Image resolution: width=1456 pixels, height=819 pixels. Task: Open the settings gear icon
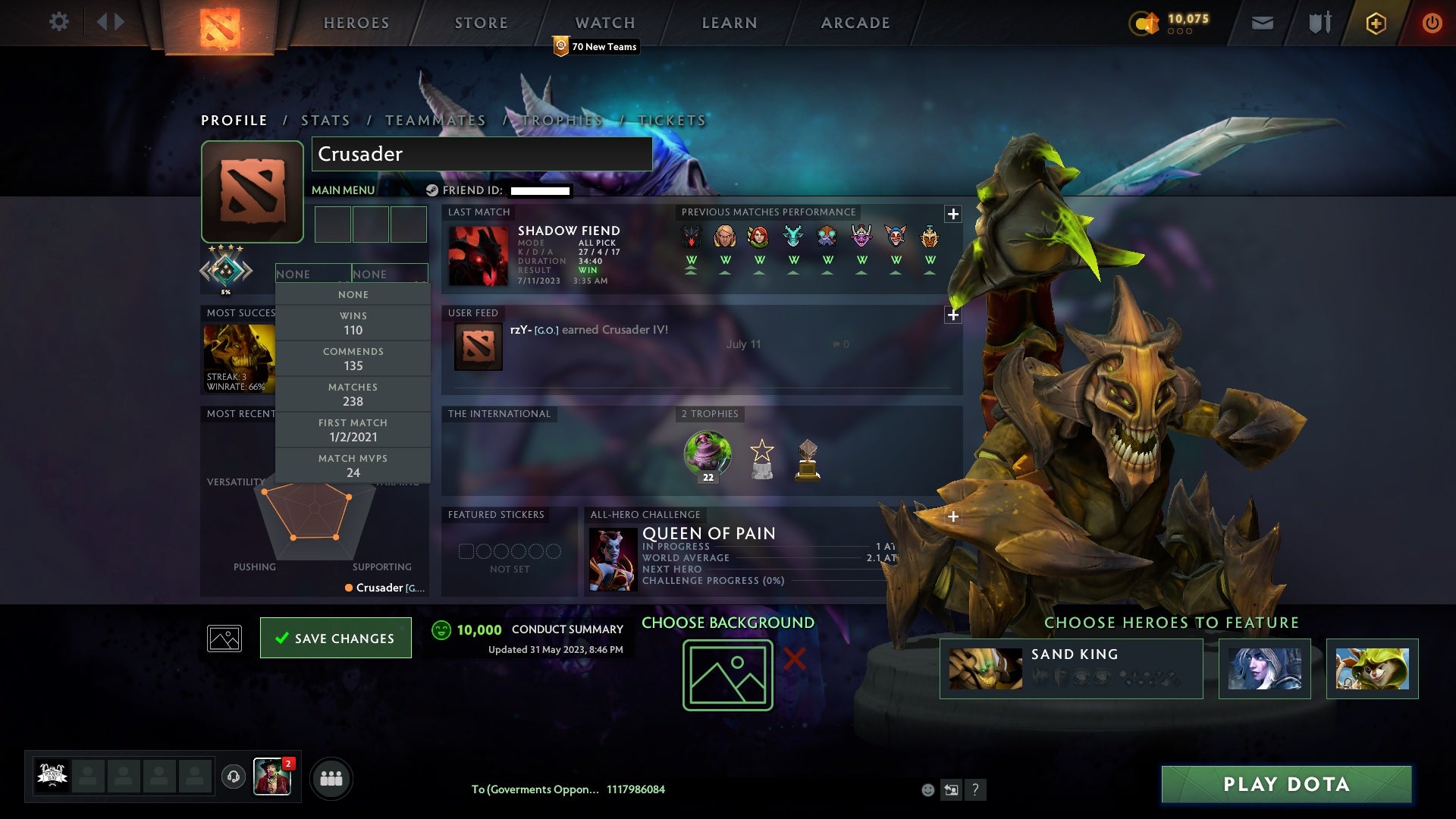pos(59,22)
